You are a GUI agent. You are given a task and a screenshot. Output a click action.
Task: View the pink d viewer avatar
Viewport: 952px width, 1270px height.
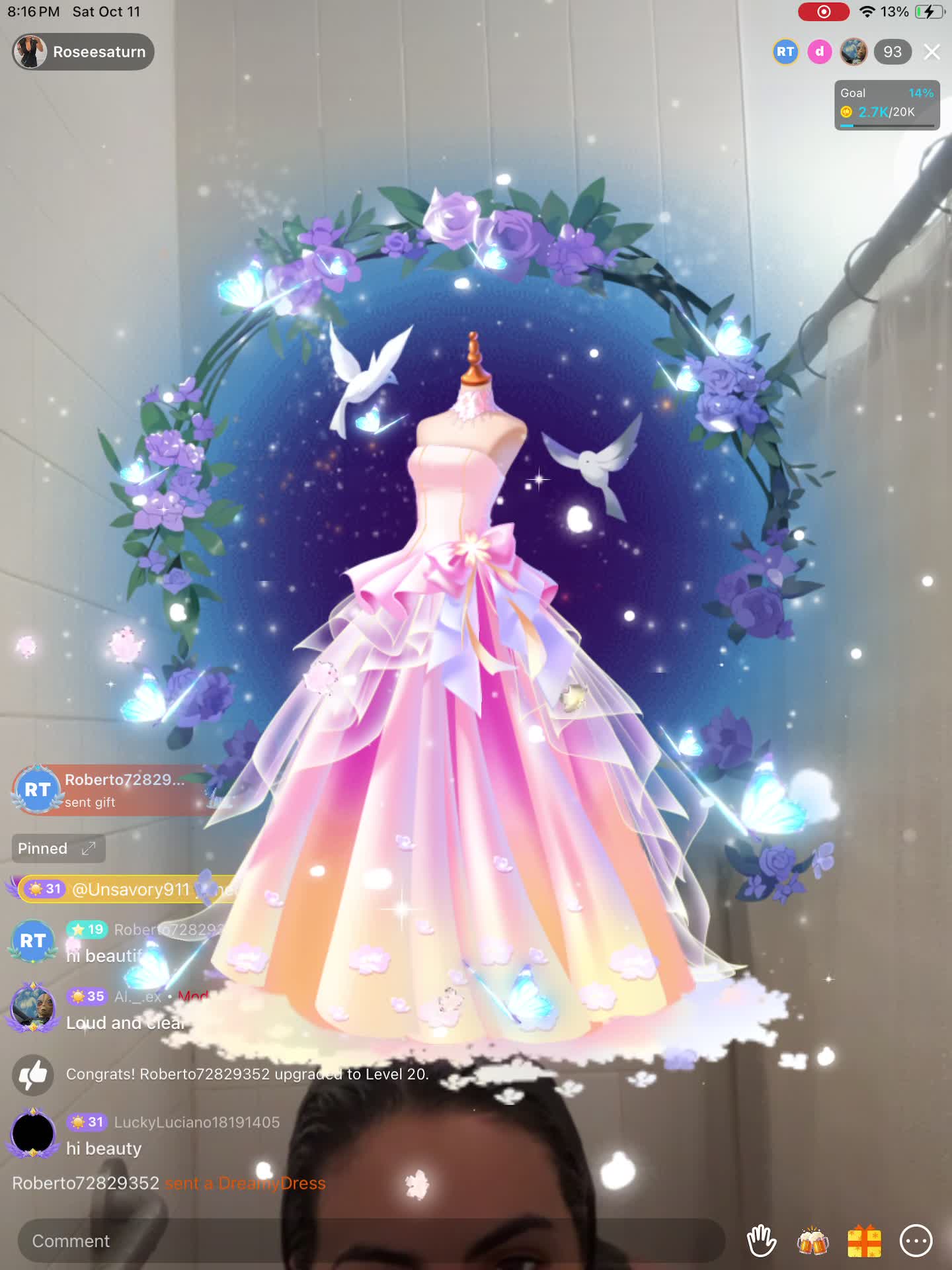(820, 52)
